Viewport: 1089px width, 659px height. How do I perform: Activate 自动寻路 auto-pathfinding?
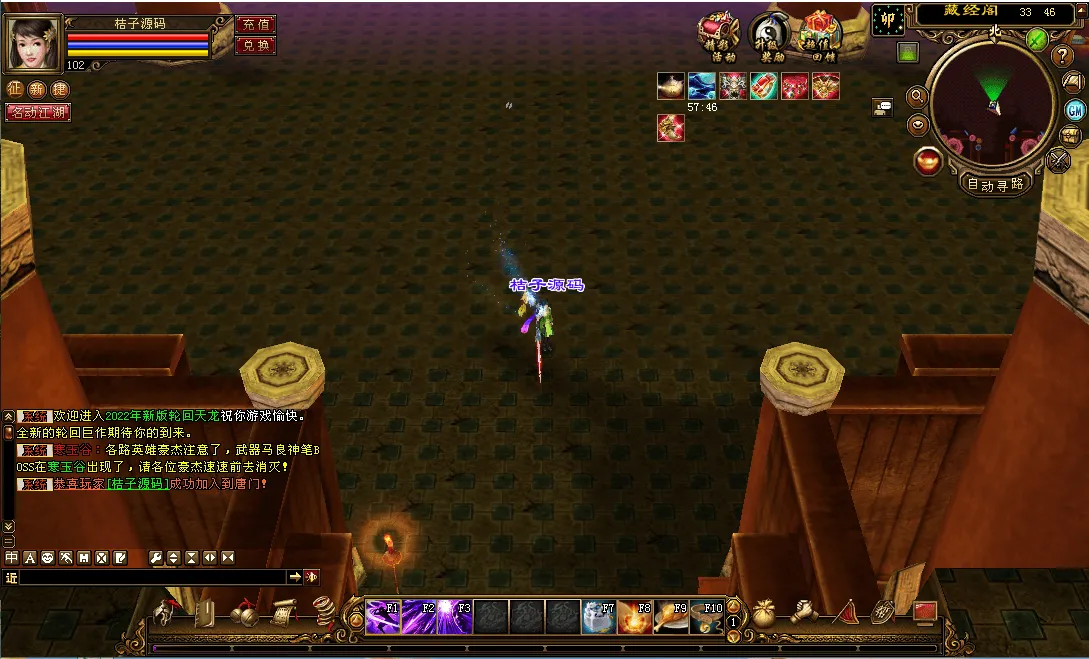coord(994,184)
